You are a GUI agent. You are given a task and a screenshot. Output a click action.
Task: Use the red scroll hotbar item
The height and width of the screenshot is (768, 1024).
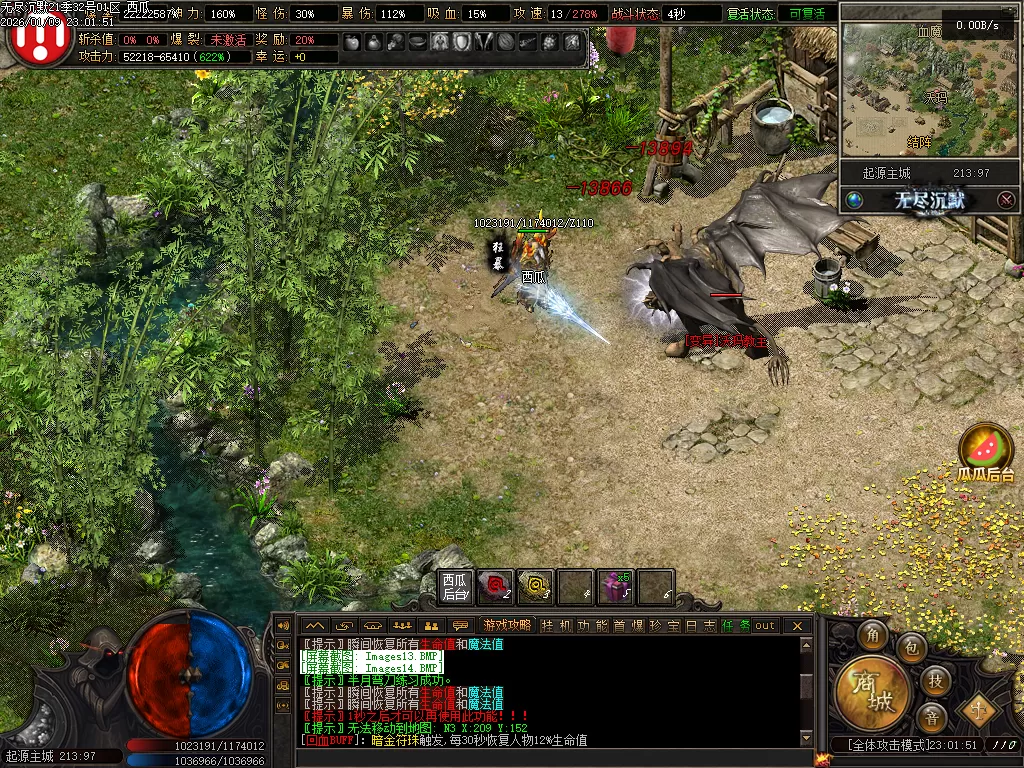(x=495, y=587)
